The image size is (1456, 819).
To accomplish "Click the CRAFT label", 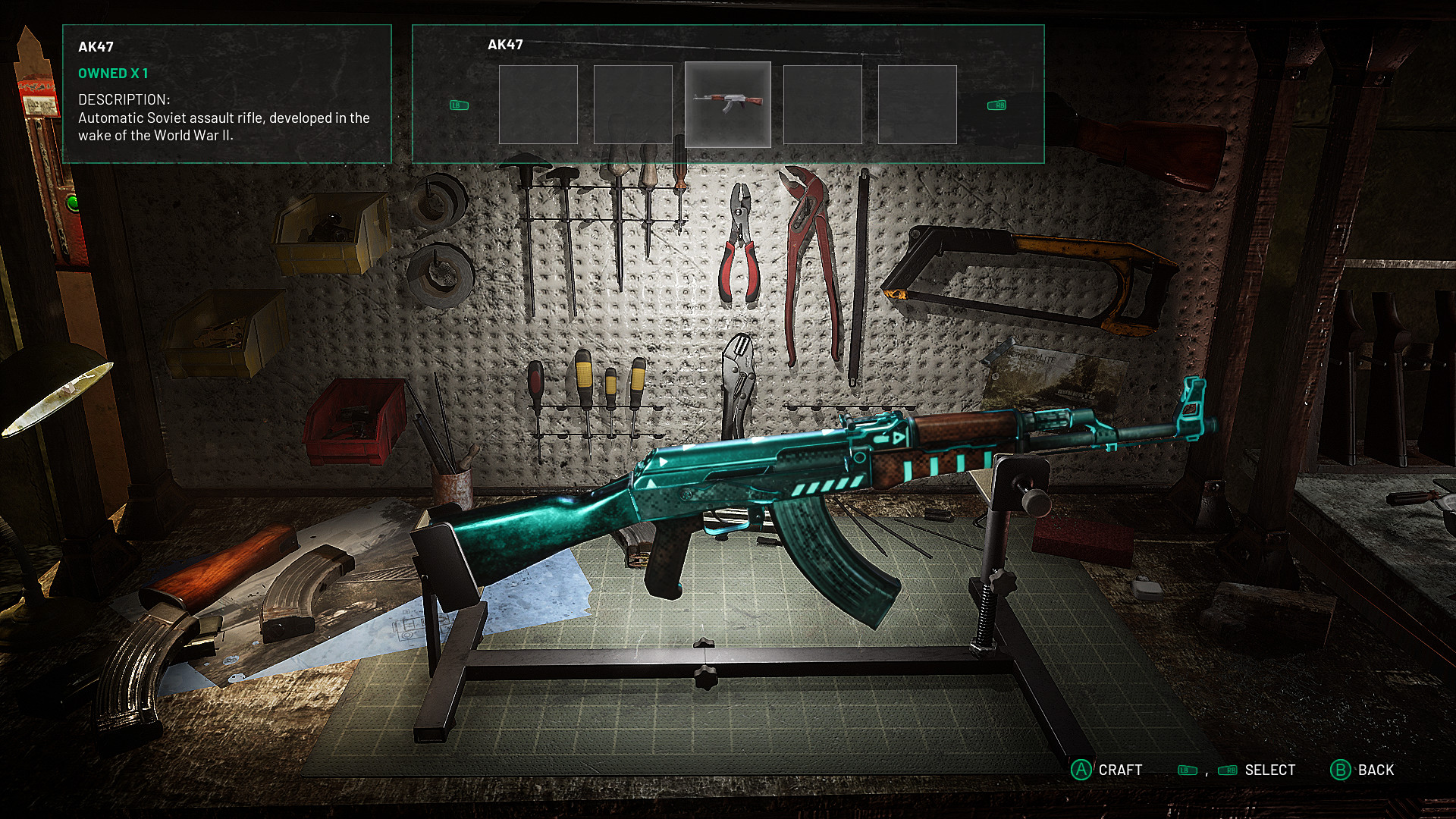I will [x=1122, y=770].
